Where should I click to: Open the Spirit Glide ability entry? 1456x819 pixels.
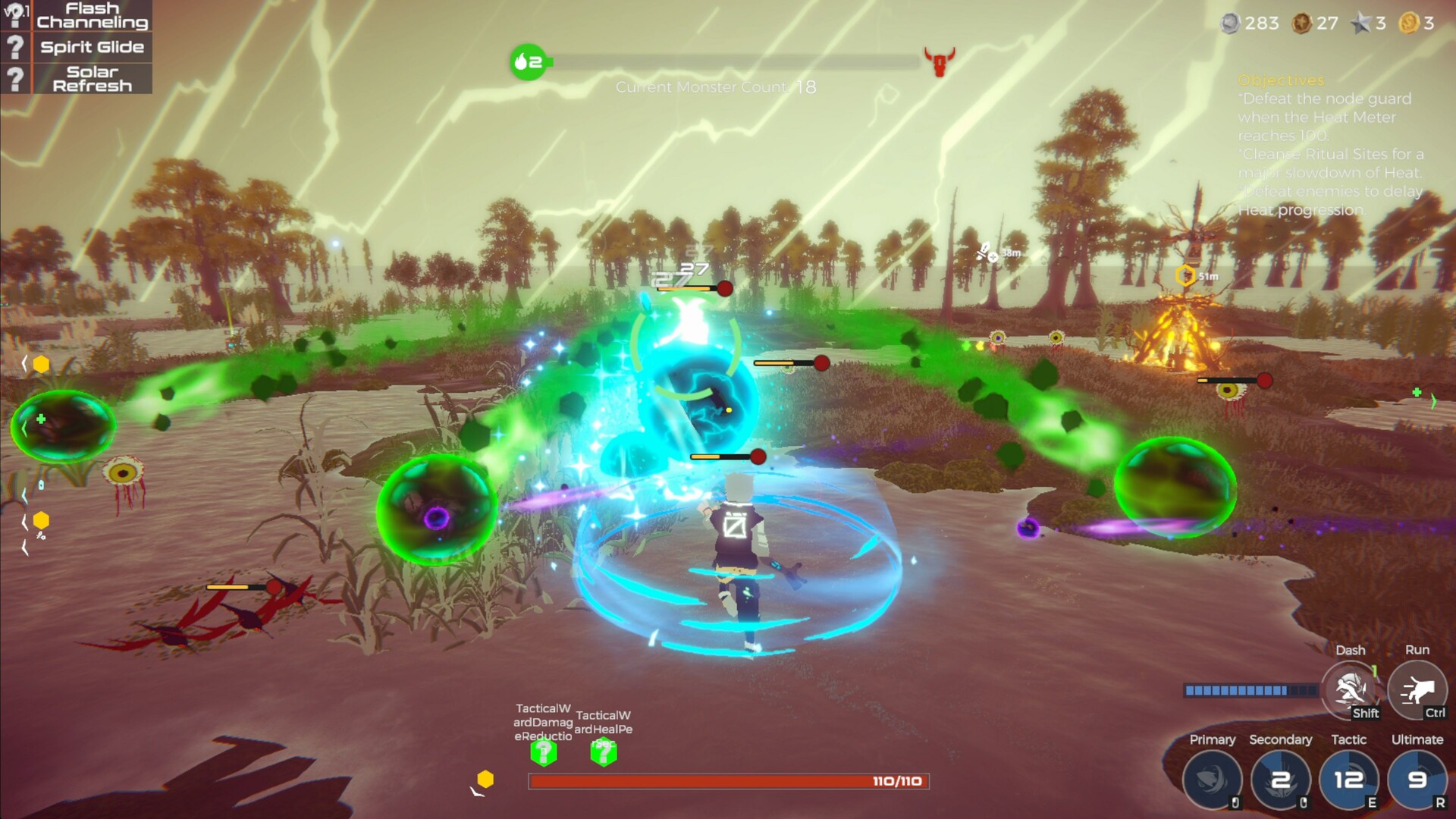point(91,47)
